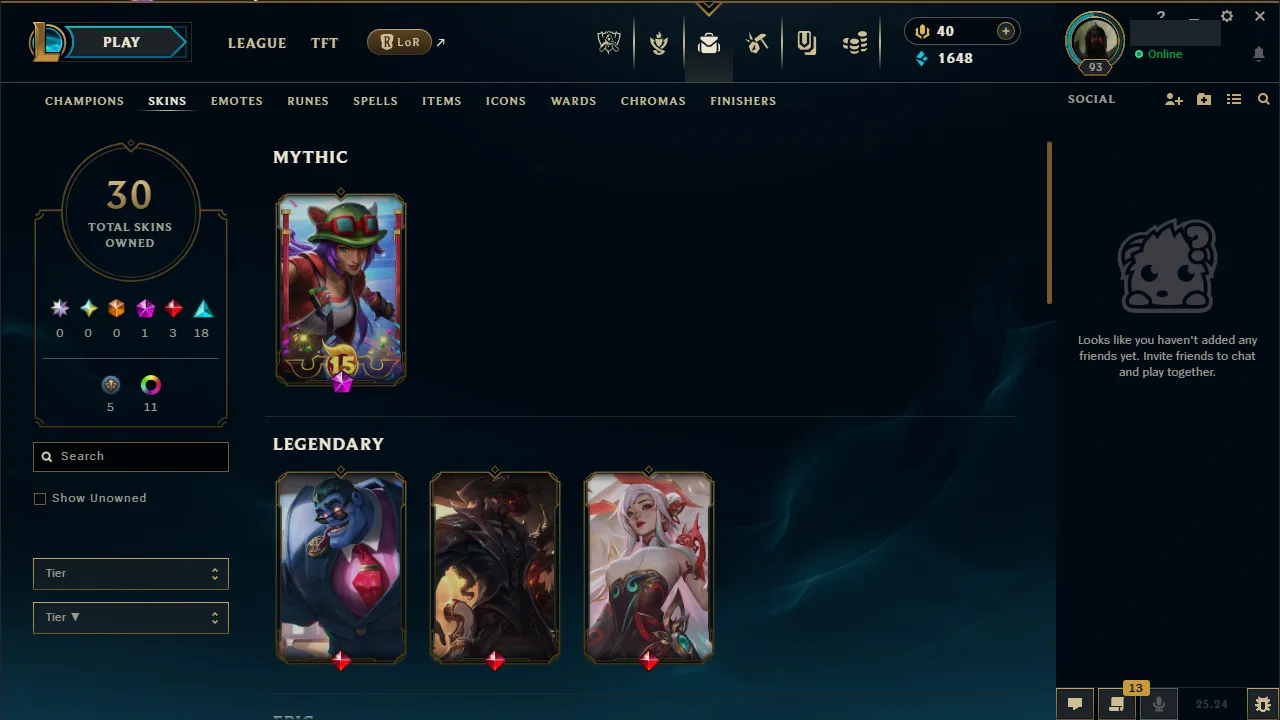Click the PLAY button
Image resolution: width=1280 pixels, height=720 pixels.
pyautogui.click(x=121, y=42)
